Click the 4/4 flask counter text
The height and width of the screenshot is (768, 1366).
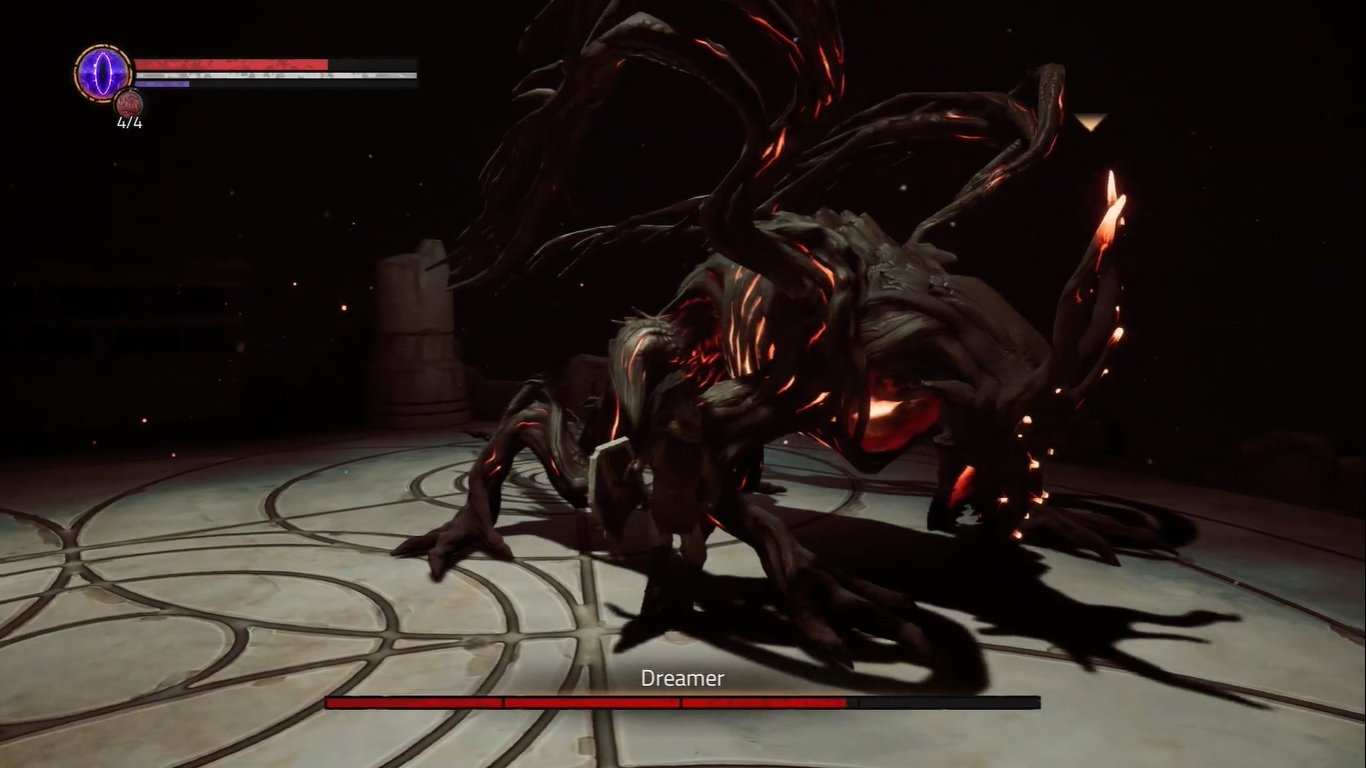(130, 121)
